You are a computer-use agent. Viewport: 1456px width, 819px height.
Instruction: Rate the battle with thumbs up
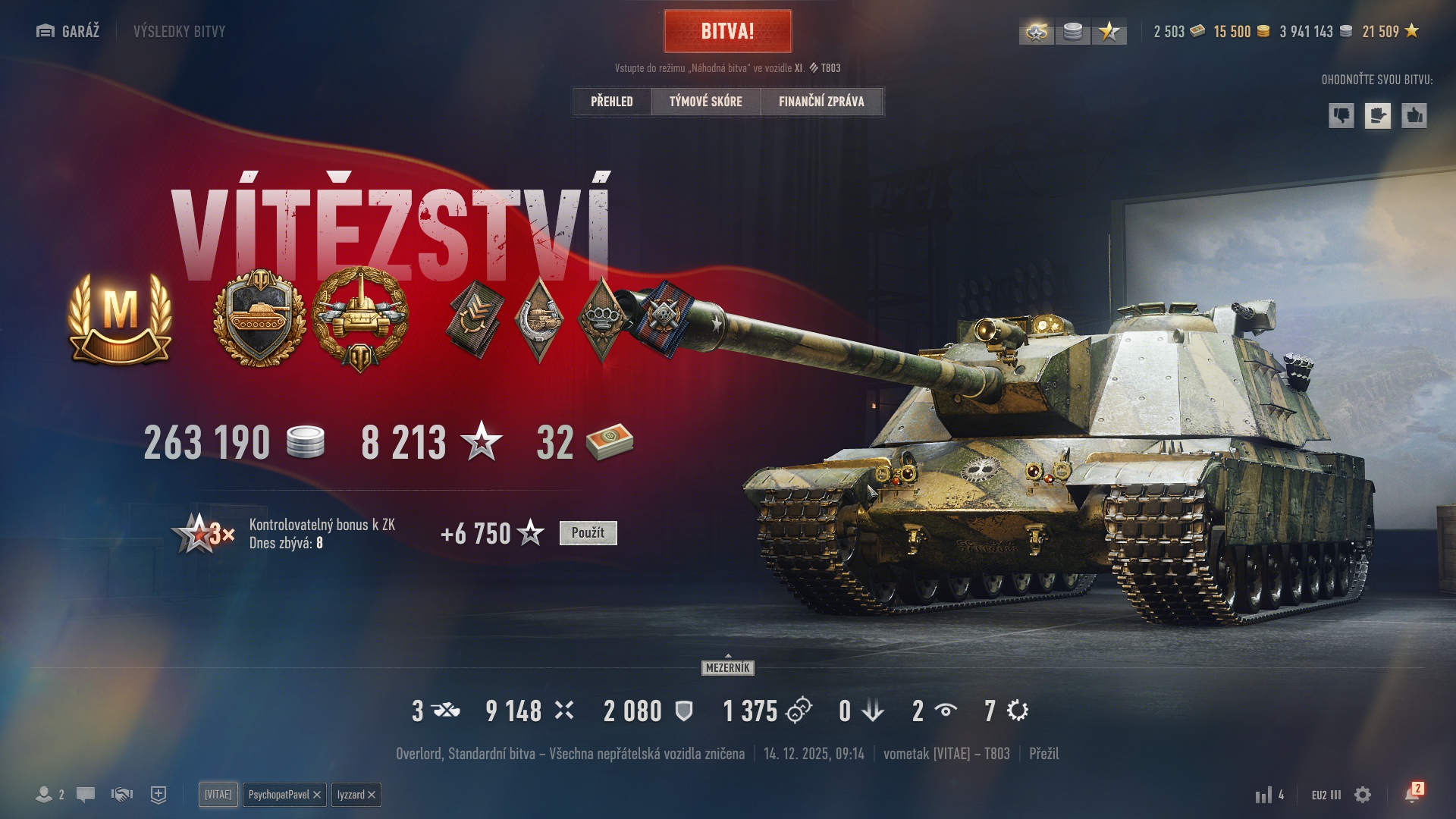point(1414,116)
